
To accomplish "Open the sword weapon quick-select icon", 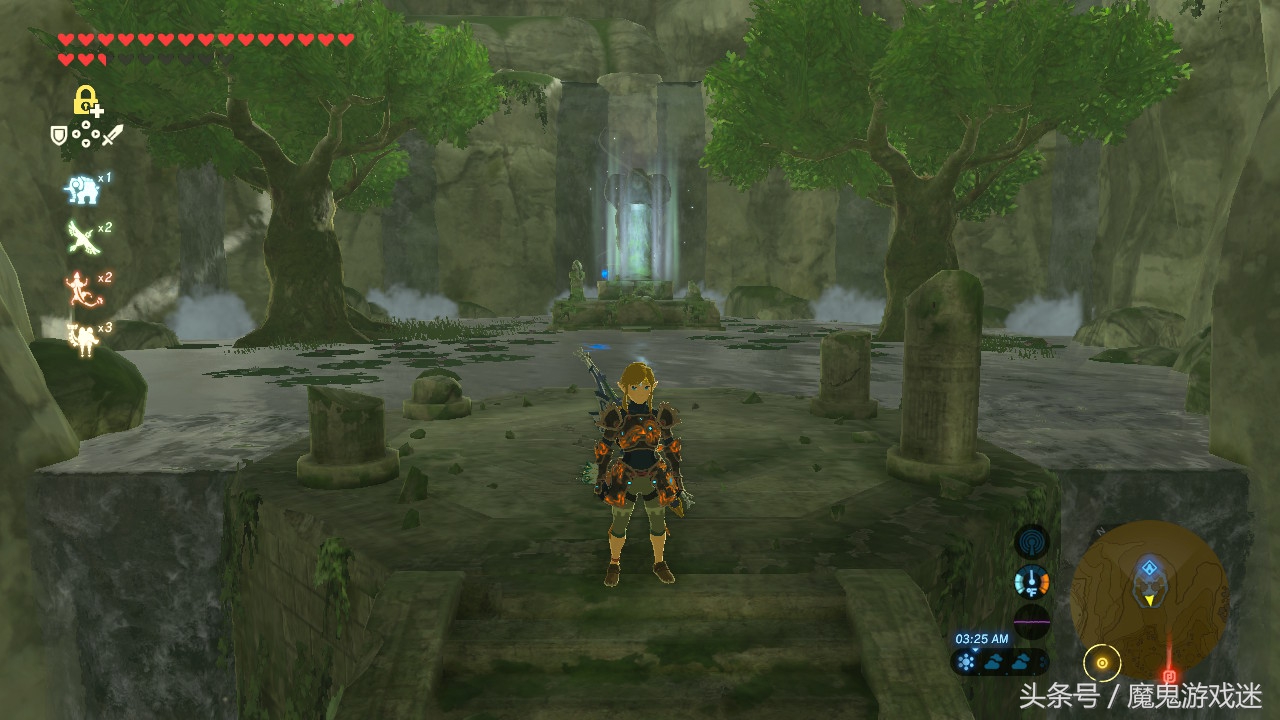I will pyautogui.click(x=112, y=134).
